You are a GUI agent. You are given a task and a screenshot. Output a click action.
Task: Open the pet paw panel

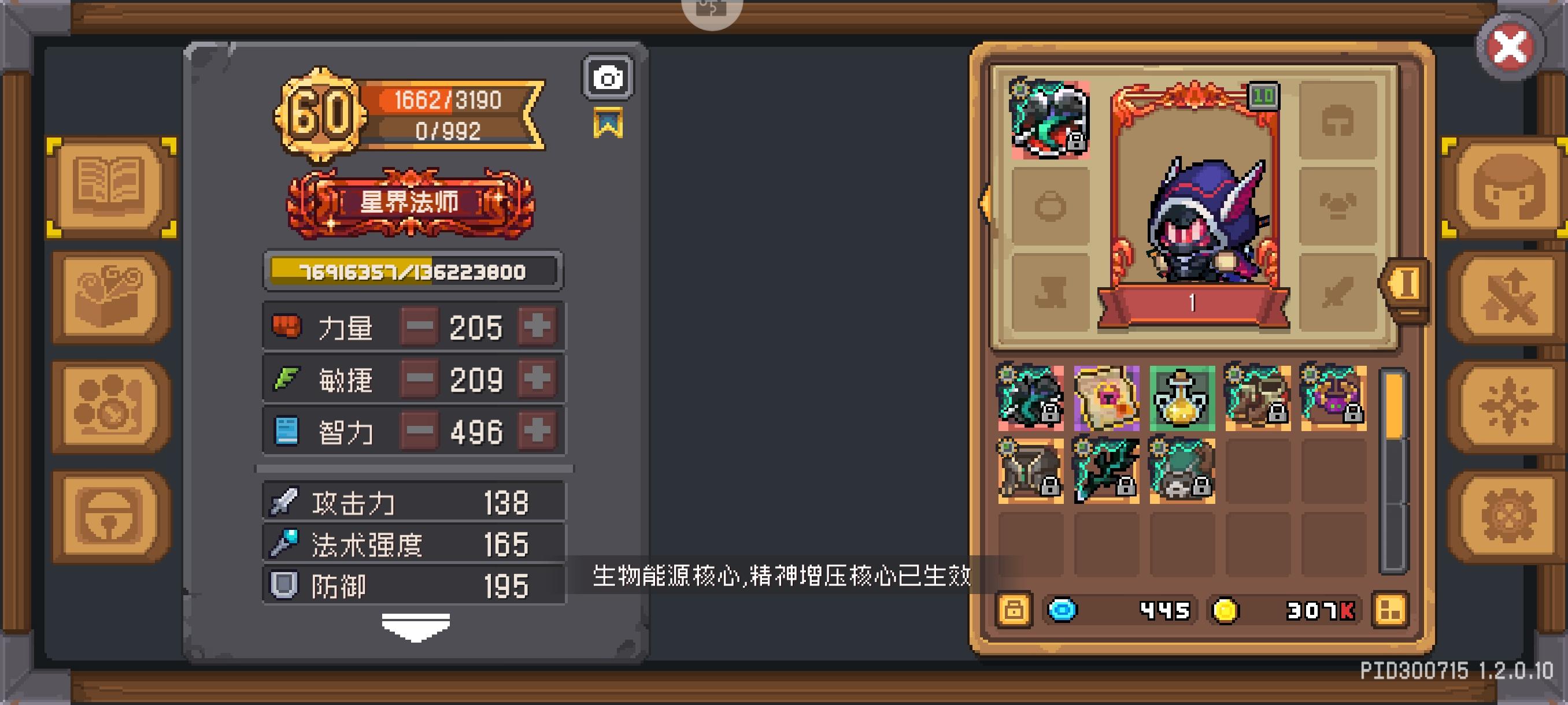(110, 405)
